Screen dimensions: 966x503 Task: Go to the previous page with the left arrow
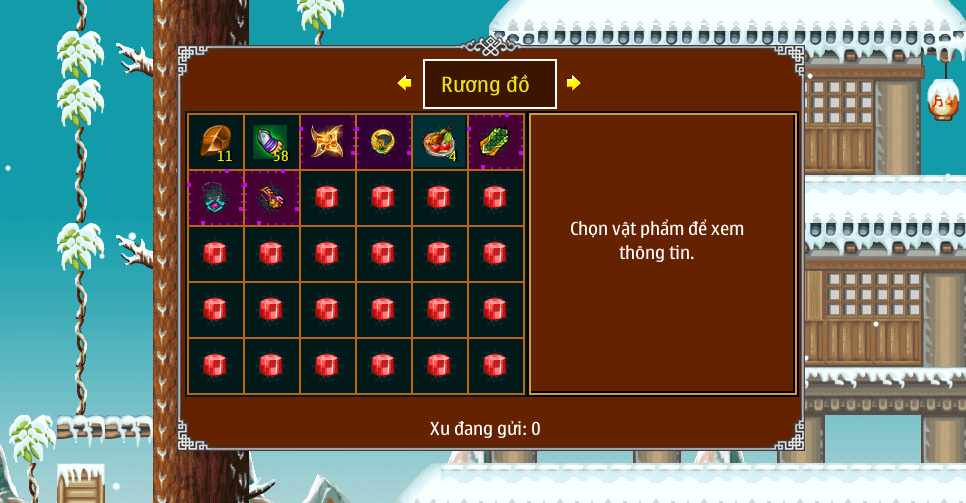point(404,83)
